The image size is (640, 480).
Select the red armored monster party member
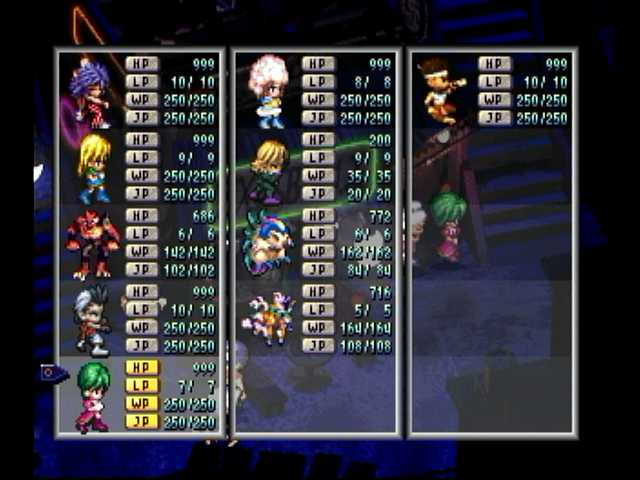click(x=93, y=244)
